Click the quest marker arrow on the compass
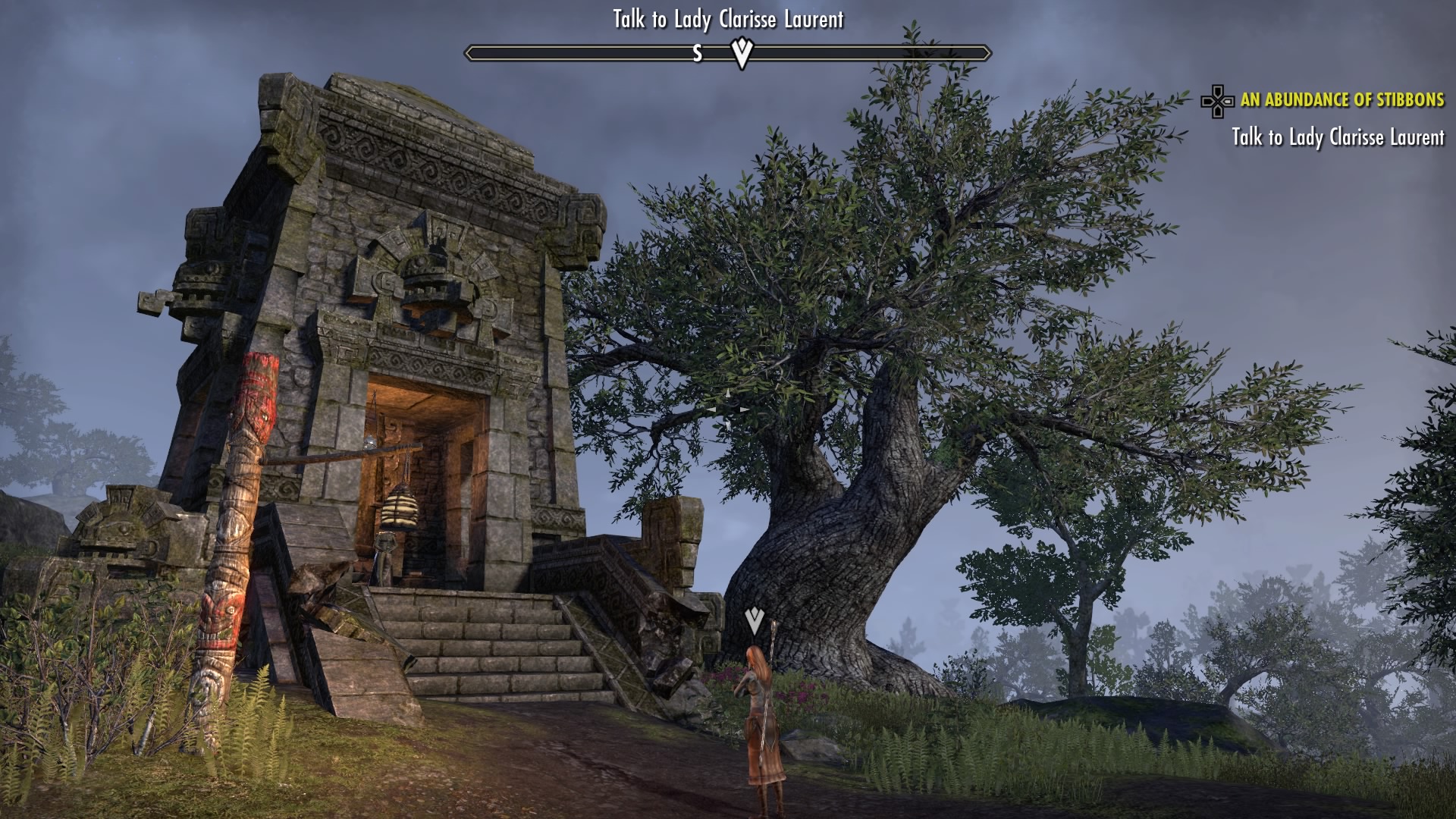The width and height of the screenshot is (1456, 819). click(742, 52)
